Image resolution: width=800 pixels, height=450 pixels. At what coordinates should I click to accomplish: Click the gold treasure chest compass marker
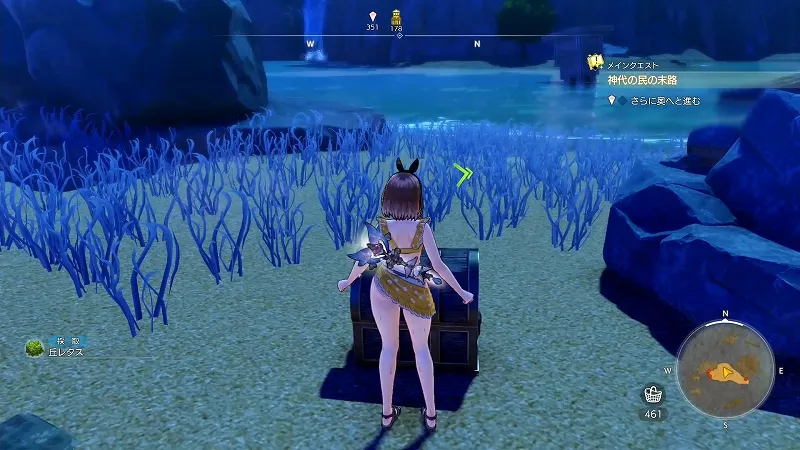[x=396, y=17]
